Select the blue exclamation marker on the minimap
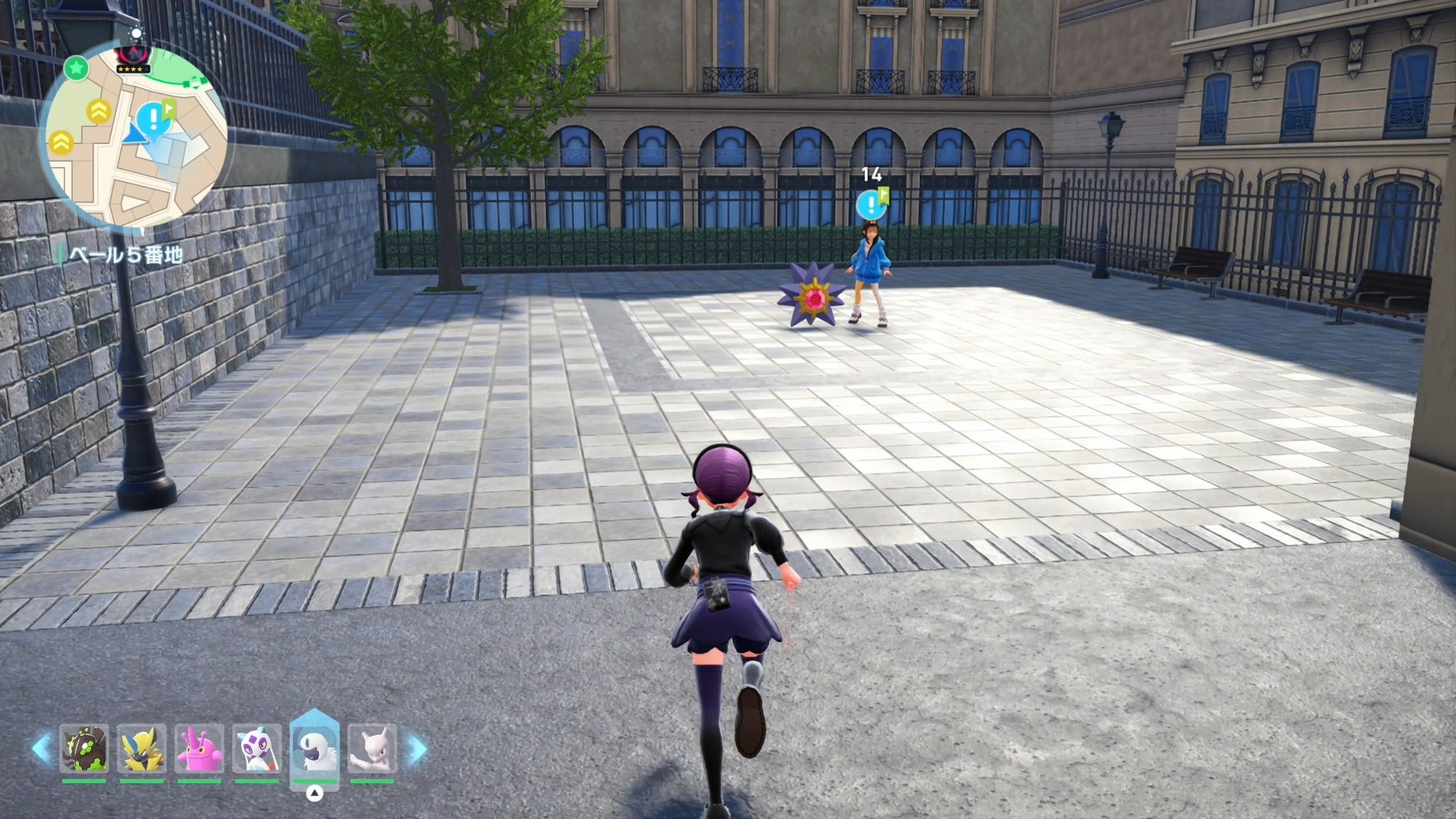This screenshot has width=1456, height=819. (x=153, y=118)
